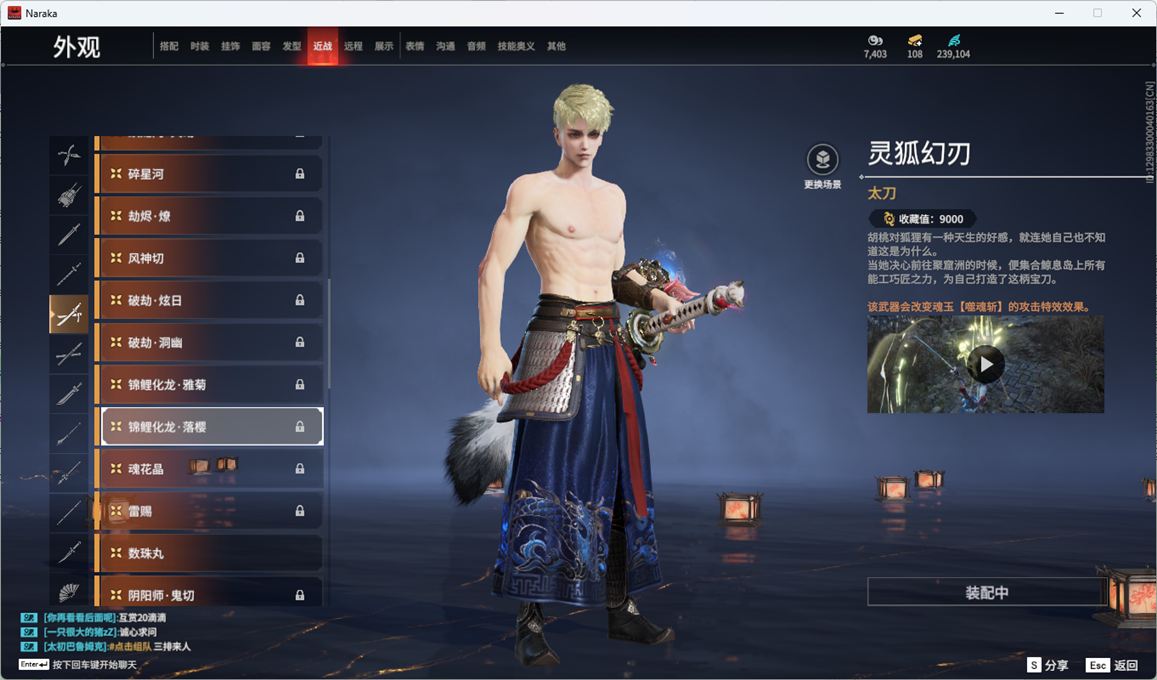The height and width of the screenshot is (680, 1157).
Task: Choose the 风神切 skin row
Action: 209,258
